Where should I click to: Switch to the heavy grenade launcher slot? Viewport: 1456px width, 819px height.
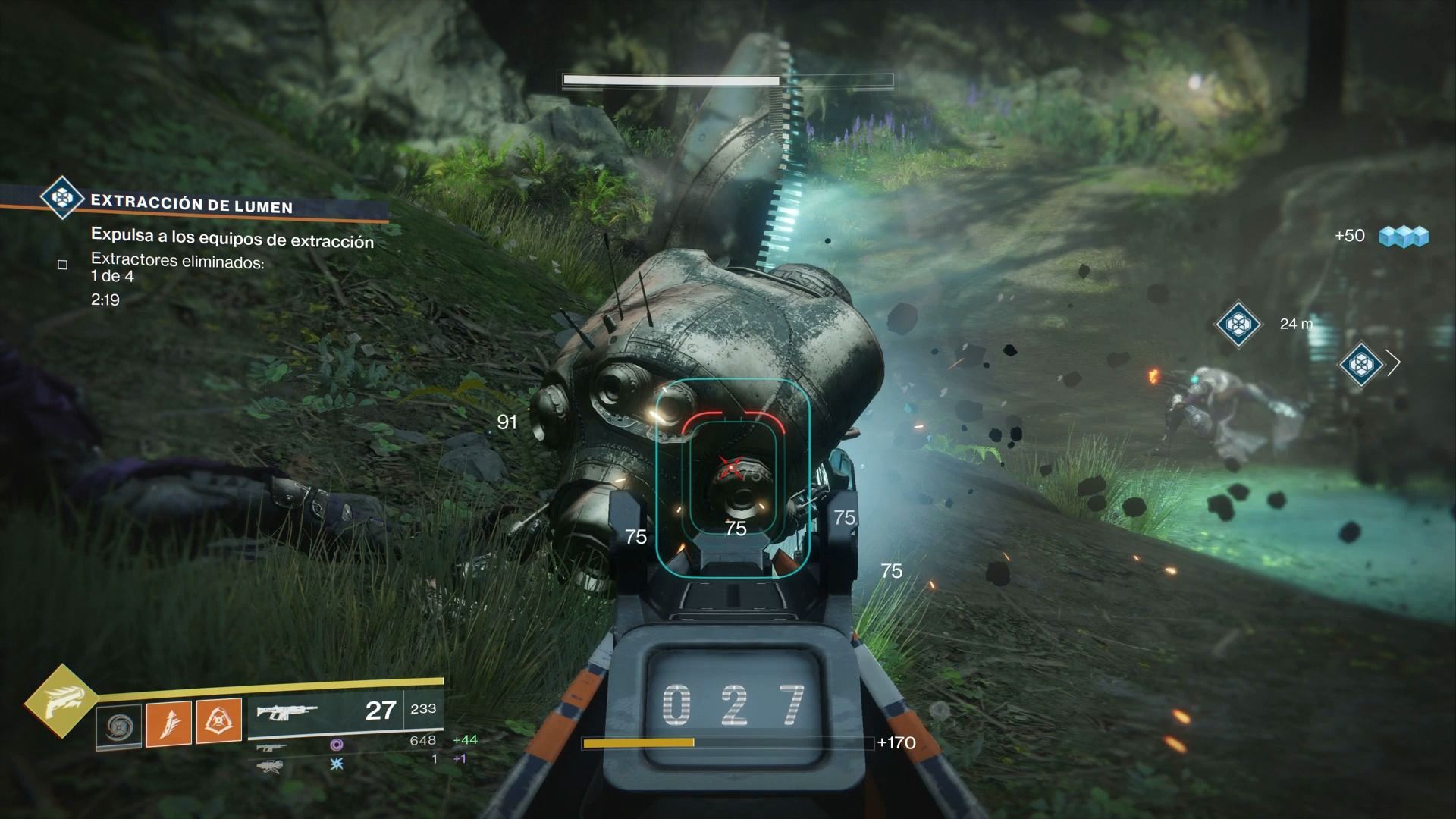(269, 765)
